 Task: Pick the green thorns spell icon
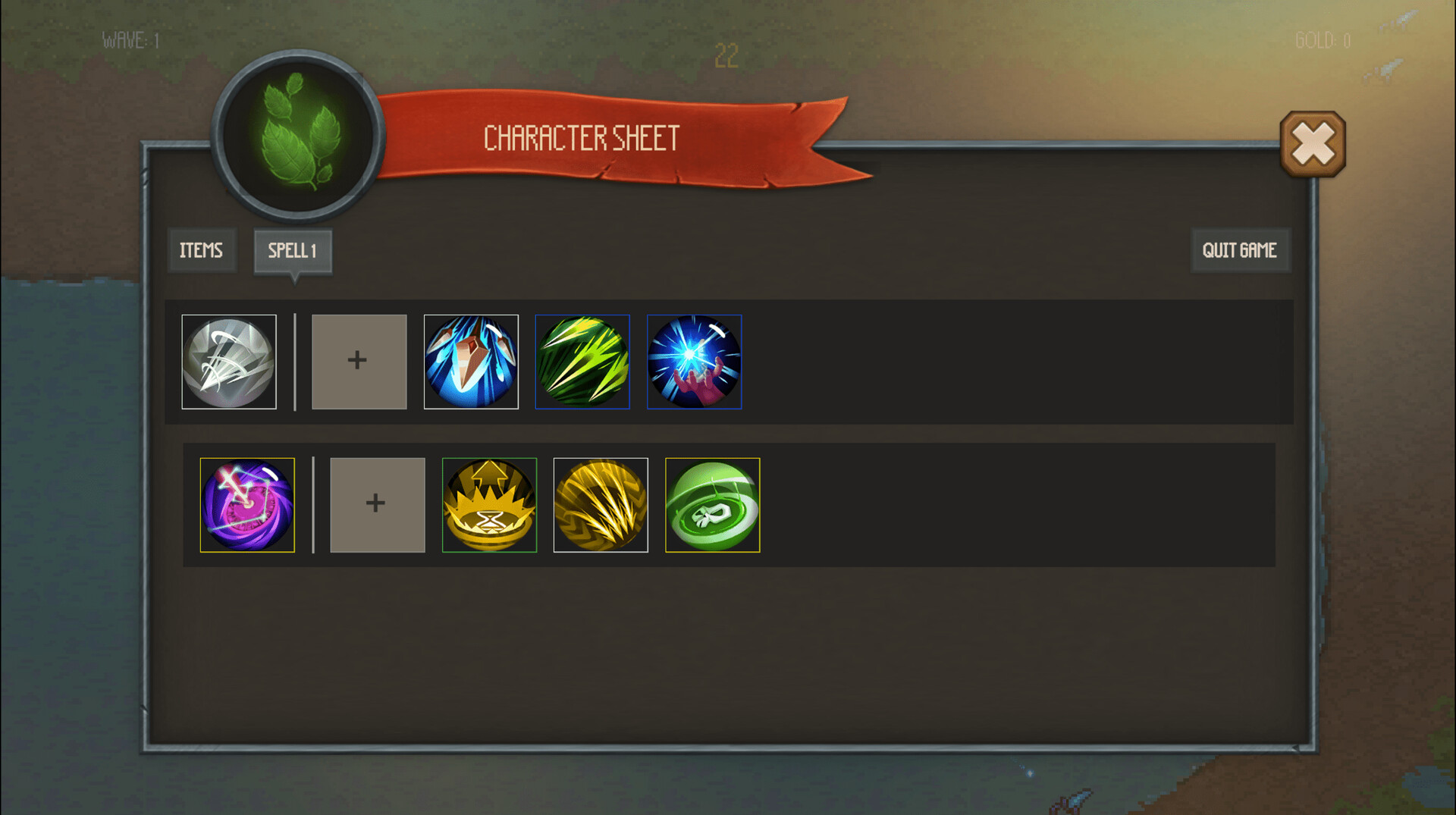(x=583, y=362)
